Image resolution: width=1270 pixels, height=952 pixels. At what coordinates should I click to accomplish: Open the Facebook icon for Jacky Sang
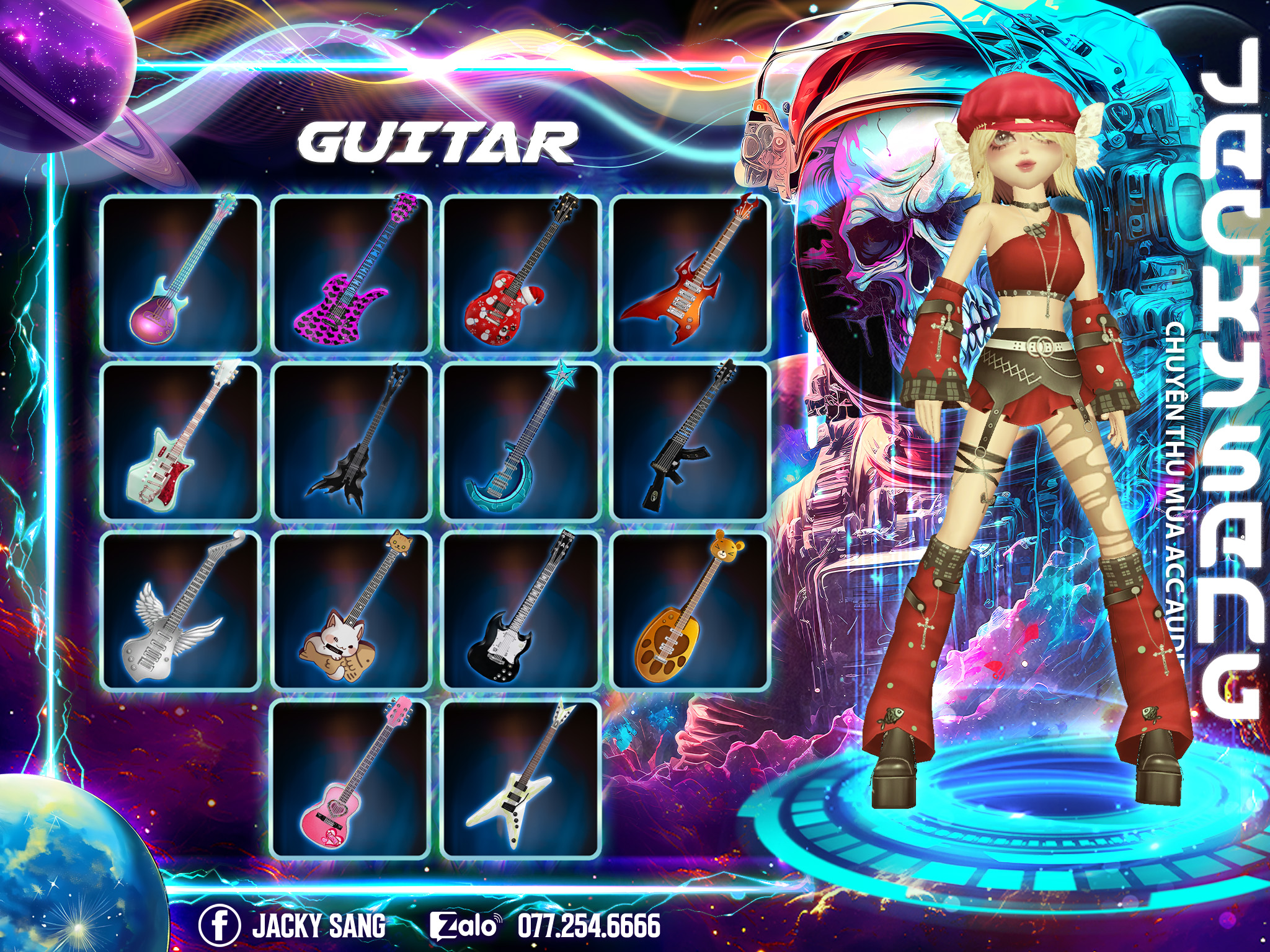tap(220, 926)
